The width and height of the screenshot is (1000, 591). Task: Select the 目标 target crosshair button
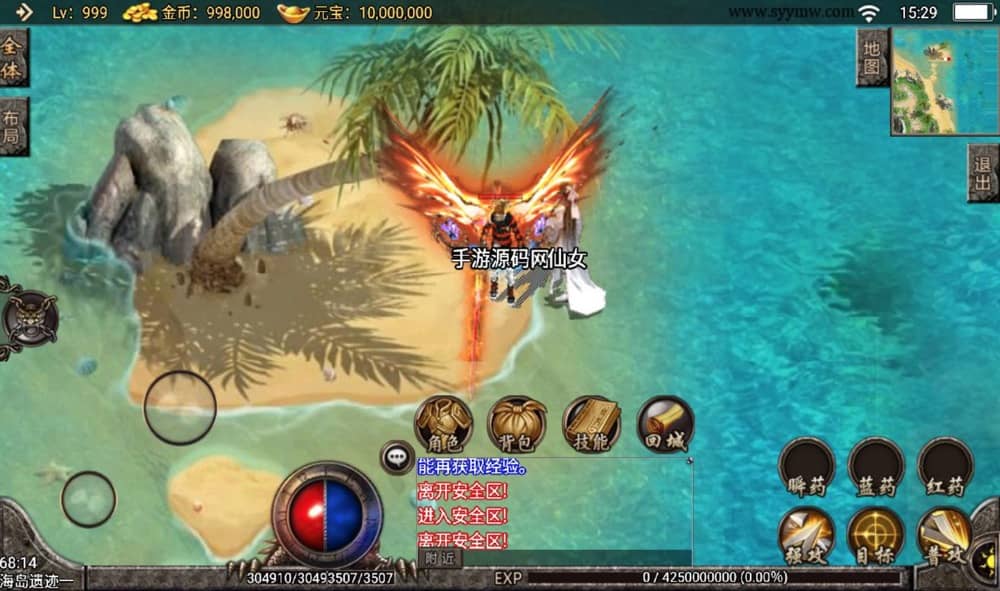pyautogui.click(x=876, y=535)
